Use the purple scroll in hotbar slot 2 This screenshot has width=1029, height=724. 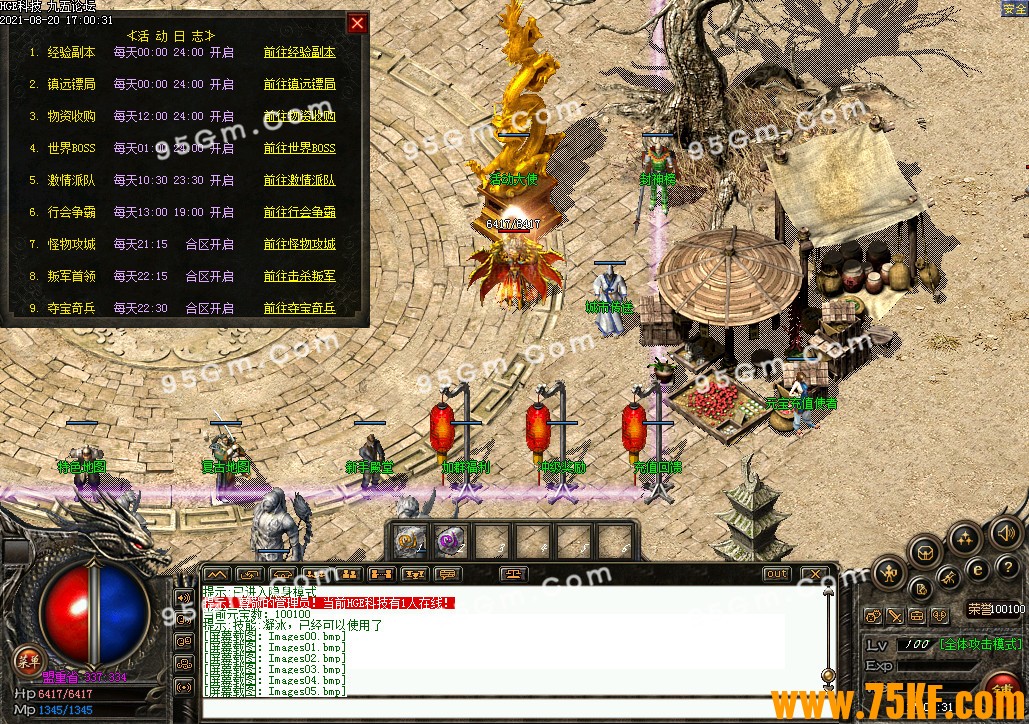coord(448,541)
